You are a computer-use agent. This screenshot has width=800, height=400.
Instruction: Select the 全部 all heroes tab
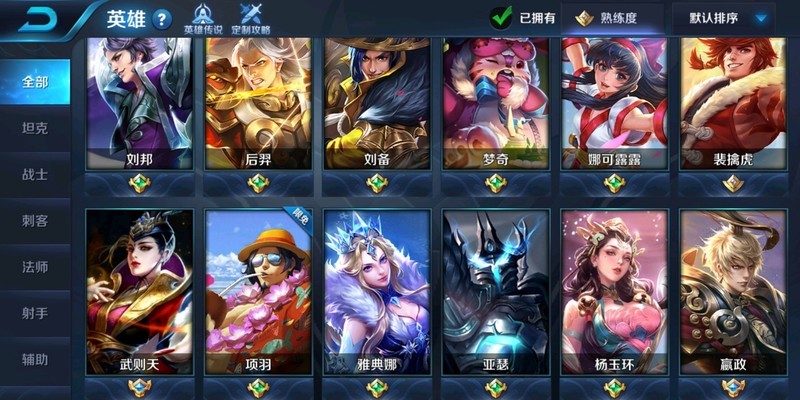[35, 82]
